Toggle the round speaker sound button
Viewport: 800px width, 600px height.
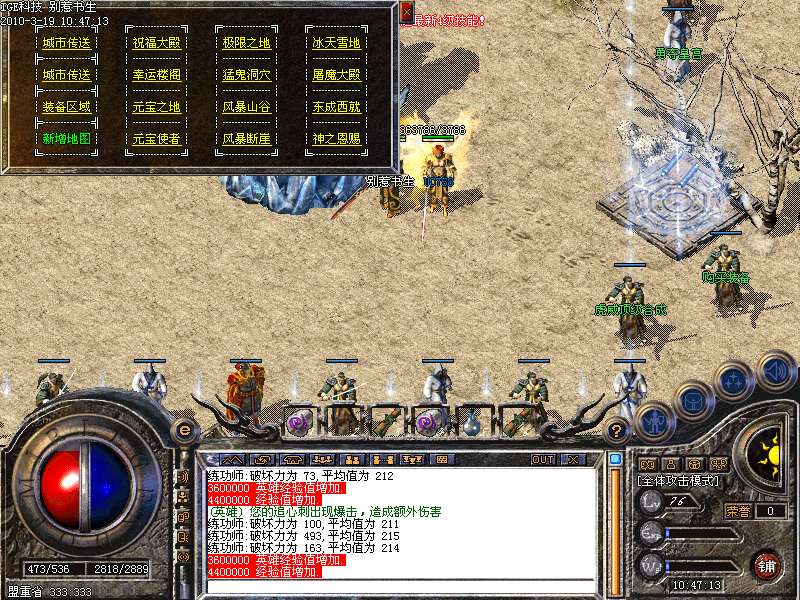coord(776,371)
